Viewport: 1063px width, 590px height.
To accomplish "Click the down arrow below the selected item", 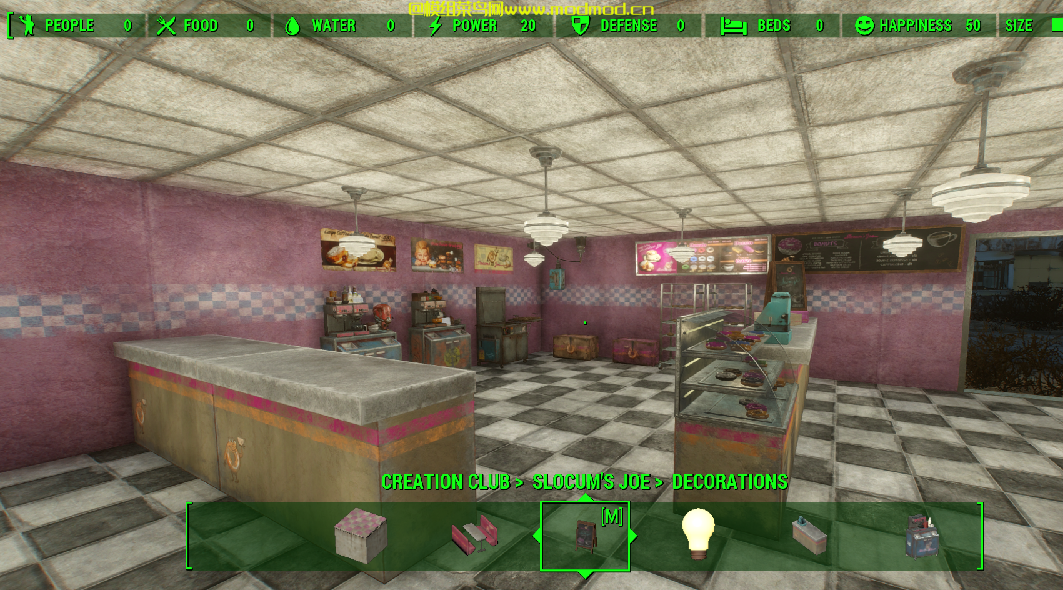I will 585,573.
